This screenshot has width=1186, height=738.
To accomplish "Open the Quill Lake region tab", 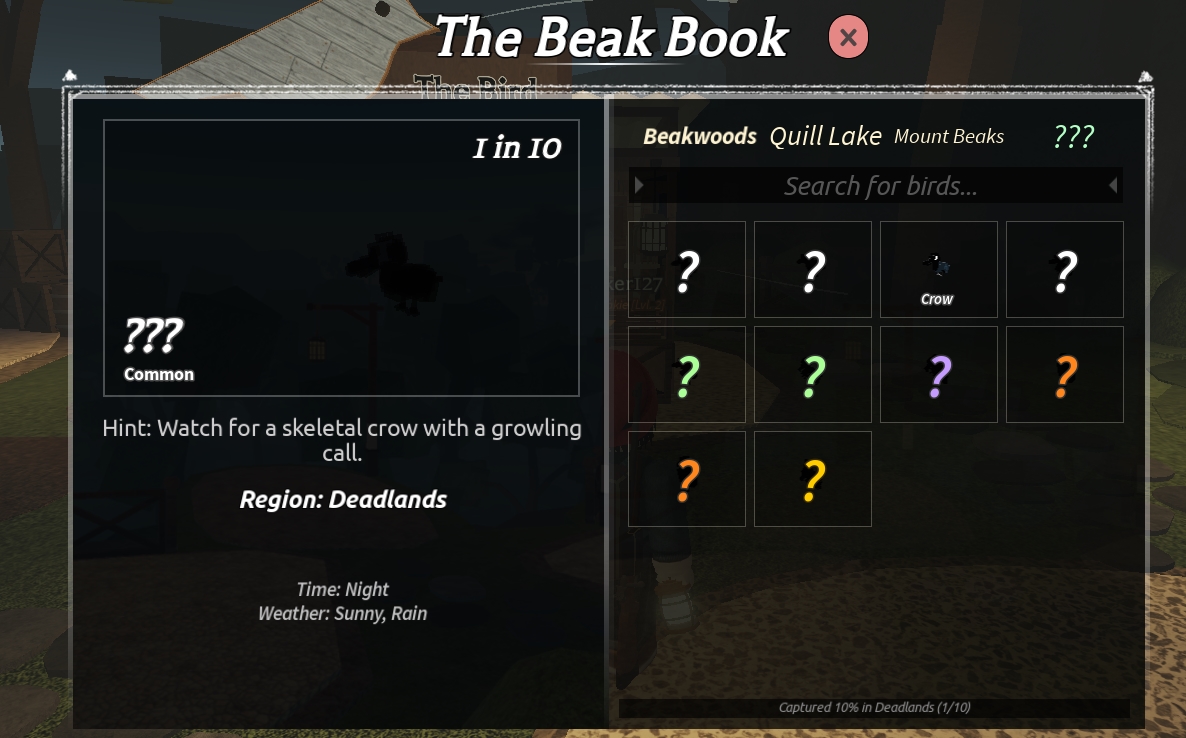I will click(x=825, y=137).
